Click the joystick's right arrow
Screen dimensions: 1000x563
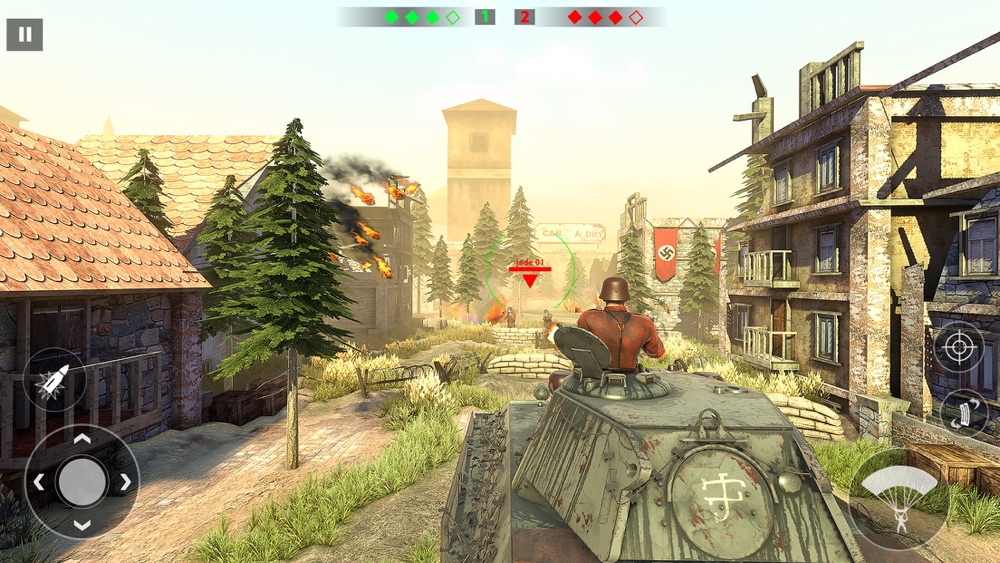(126, 482)
